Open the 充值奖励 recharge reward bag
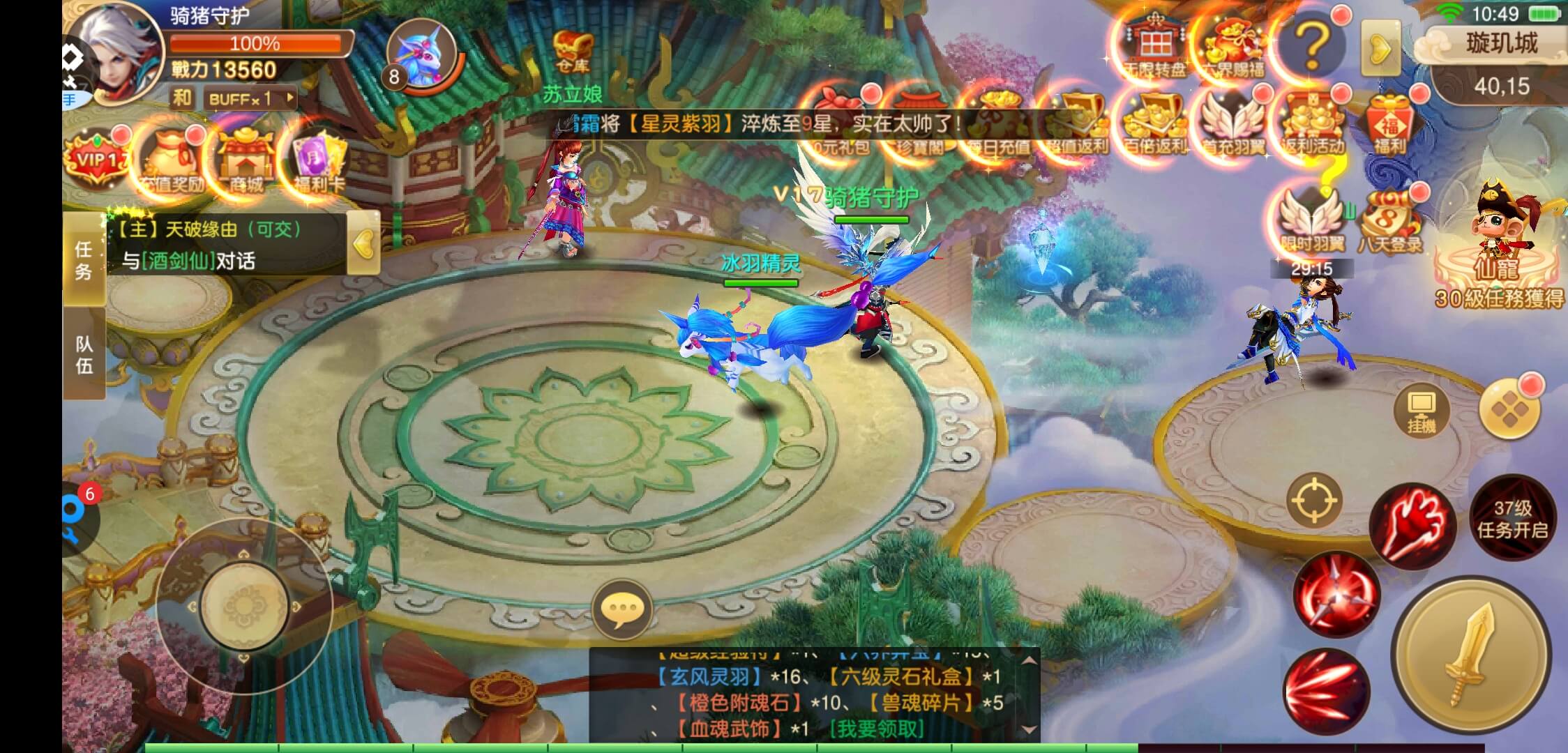This screenshot has height=753, width=1568. (172, 162)
